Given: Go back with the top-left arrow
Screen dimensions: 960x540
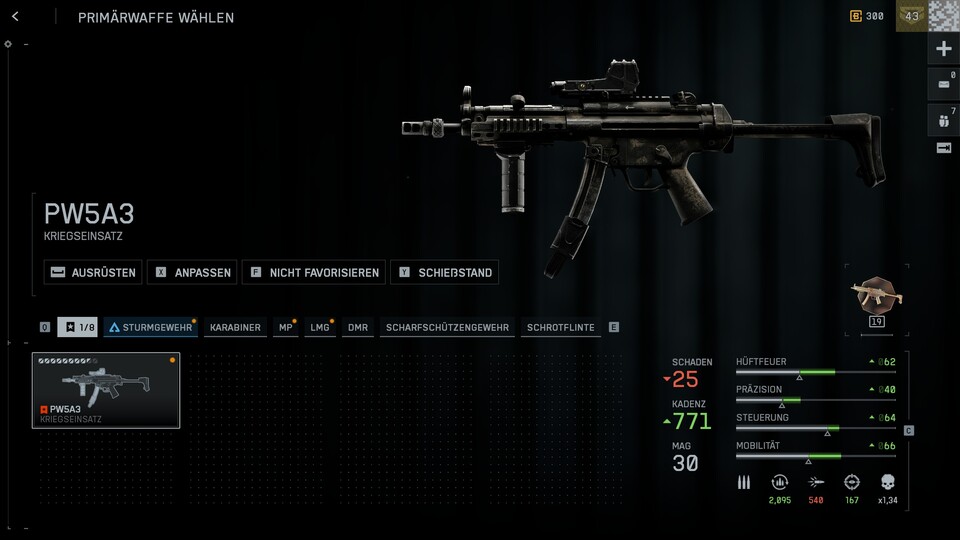Looking at the screenshot, I should pos(15,17).
